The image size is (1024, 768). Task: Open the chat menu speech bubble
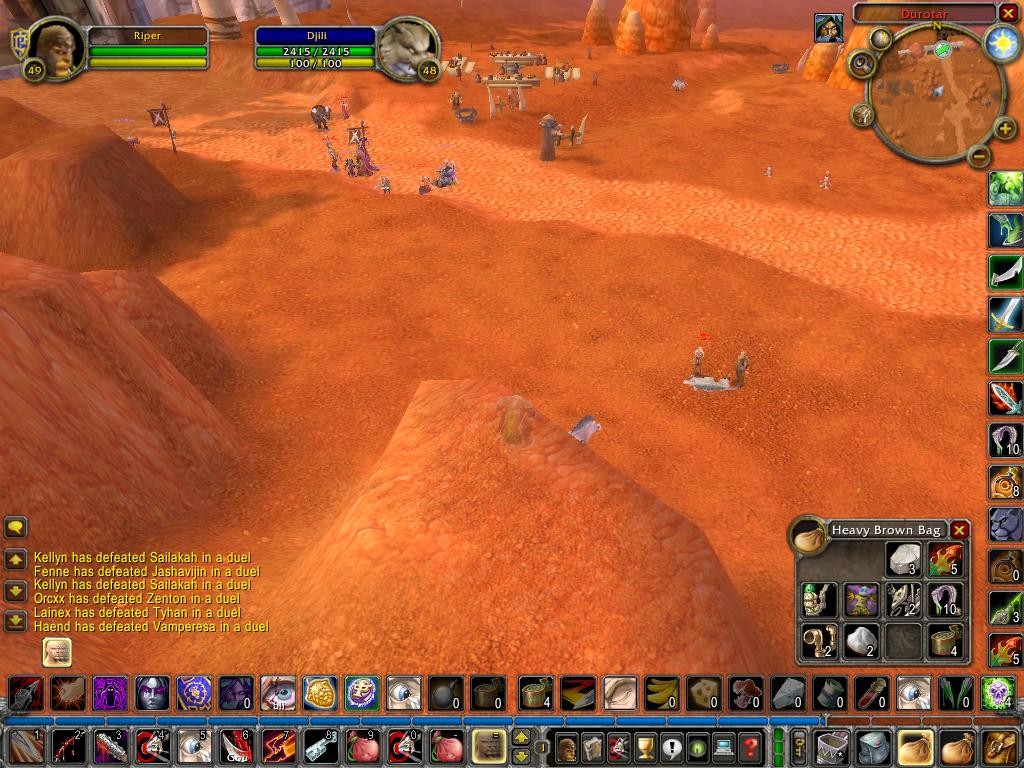pyautogui.click(x=16, y=527)
